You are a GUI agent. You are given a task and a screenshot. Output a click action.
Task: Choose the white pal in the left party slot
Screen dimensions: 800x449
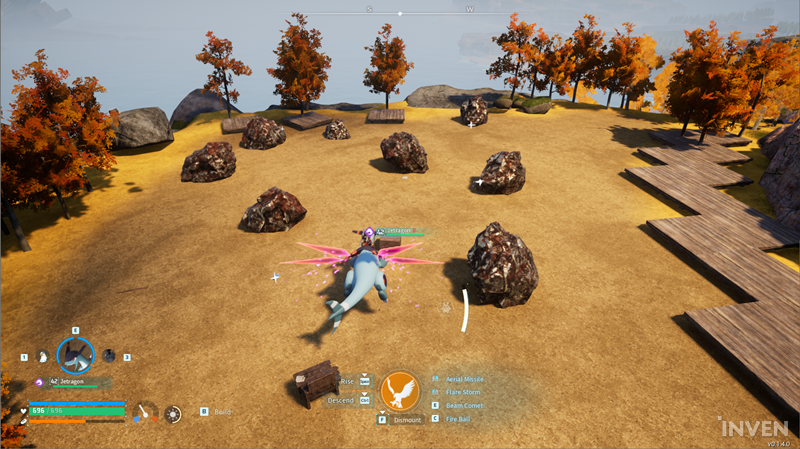pos(42,356)
